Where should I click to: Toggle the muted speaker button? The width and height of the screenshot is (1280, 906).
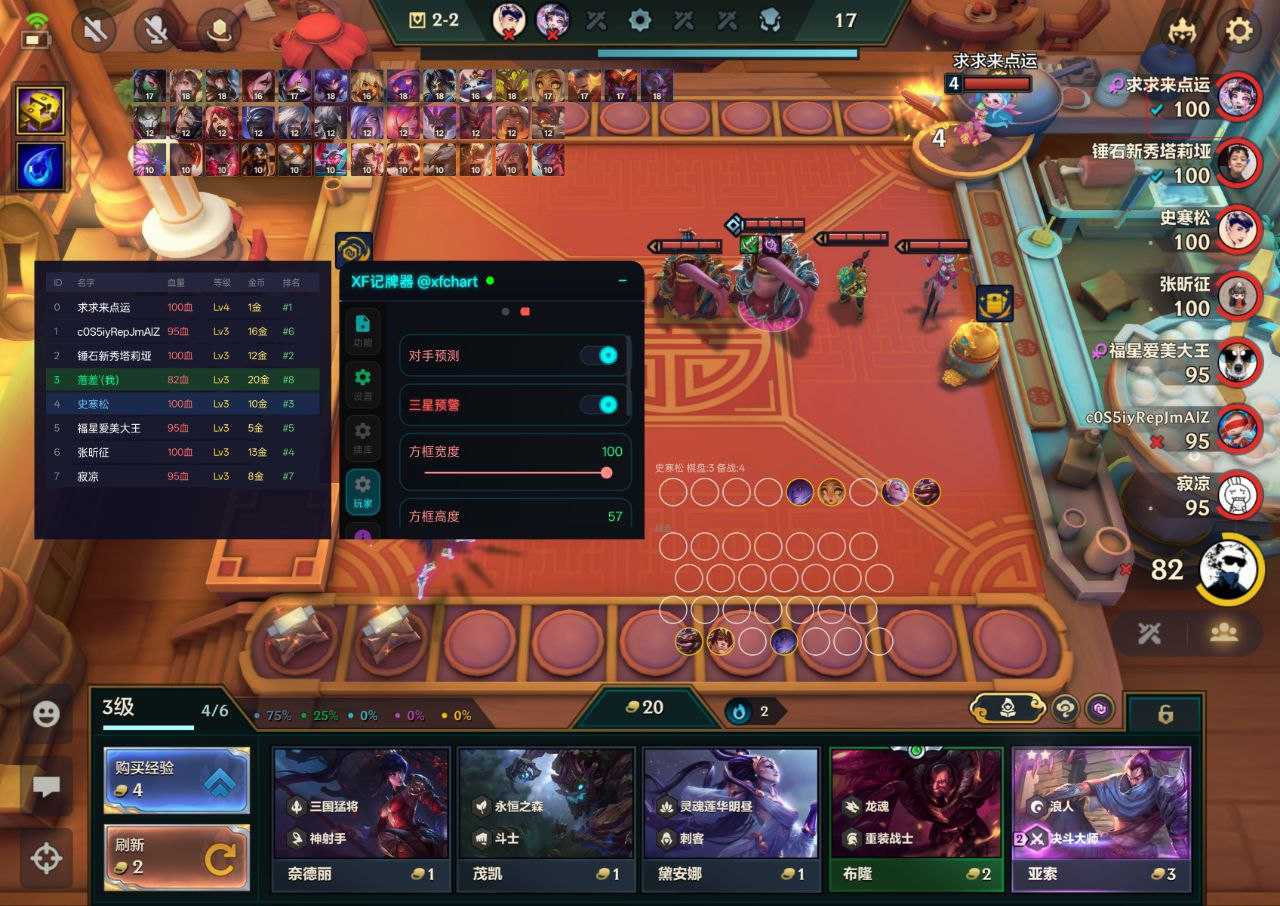click(97, 32)
